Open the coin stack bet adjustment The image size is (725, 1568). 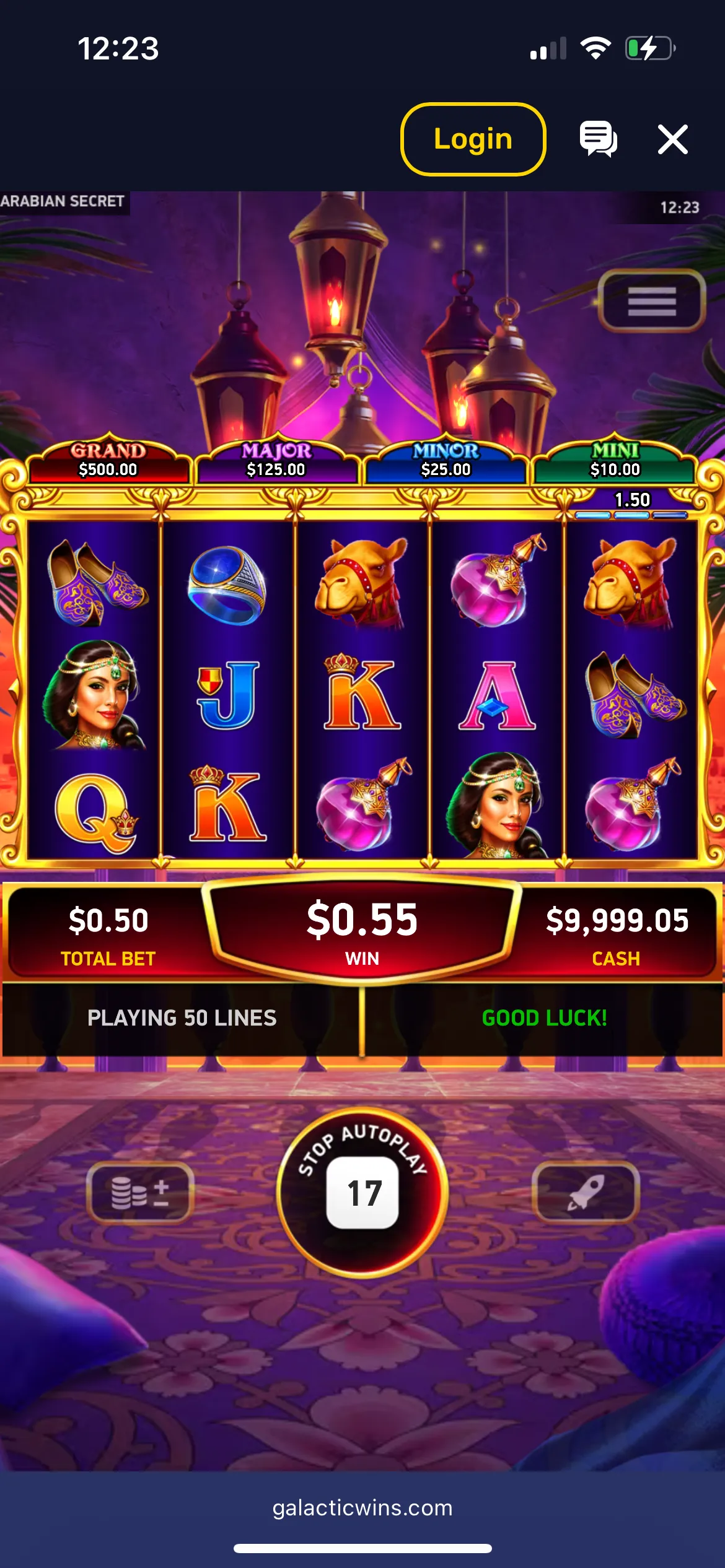click(x=140, y=1192)
